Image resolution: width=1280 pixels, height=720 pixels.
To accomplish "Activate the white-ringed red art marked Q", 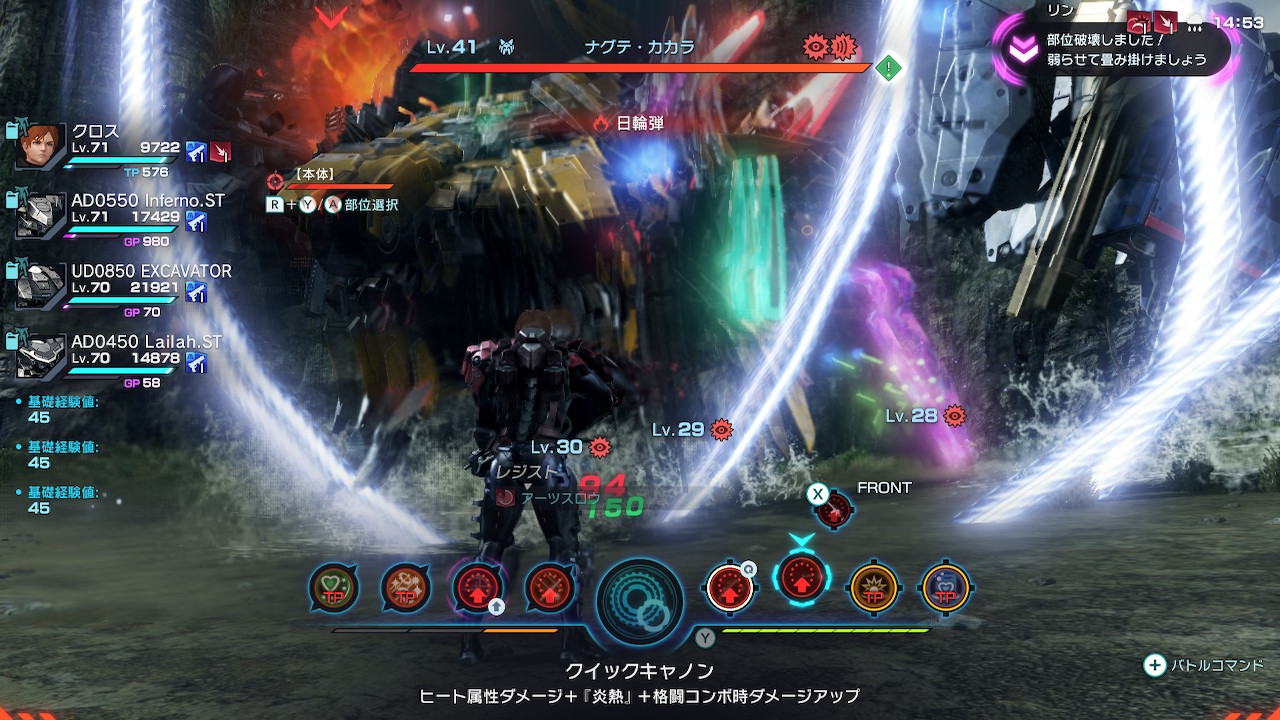I will pyautogui.click(x=730, y=588).
